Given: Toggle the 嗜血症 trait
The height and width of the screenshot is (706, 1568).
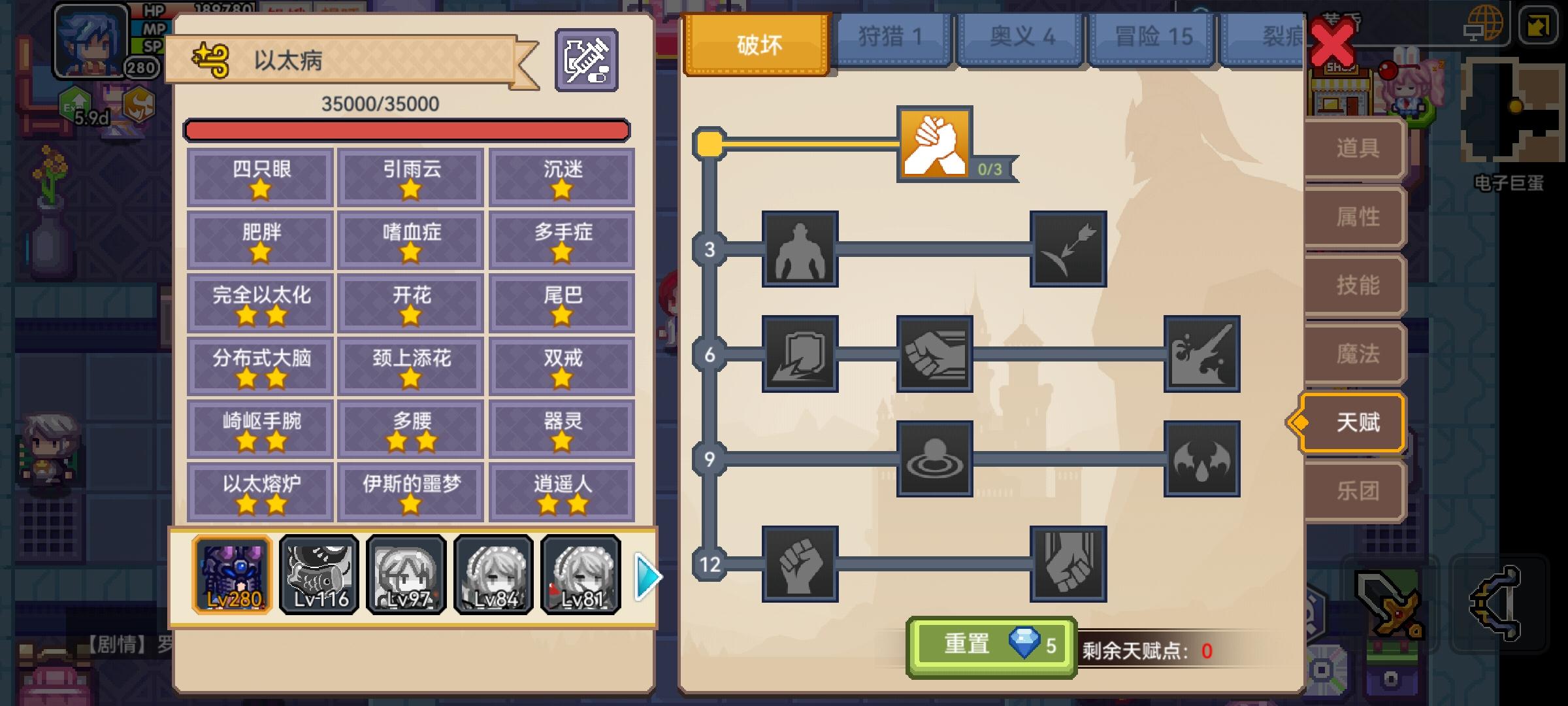Looking at the screenshot, I should tap(410, 239).
